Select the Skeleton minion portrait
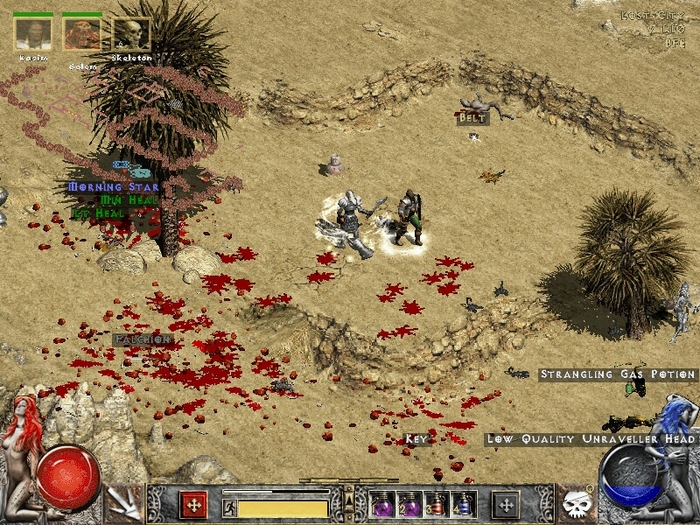Viewport: 700px width, 525px height. [x=131, y=35]
